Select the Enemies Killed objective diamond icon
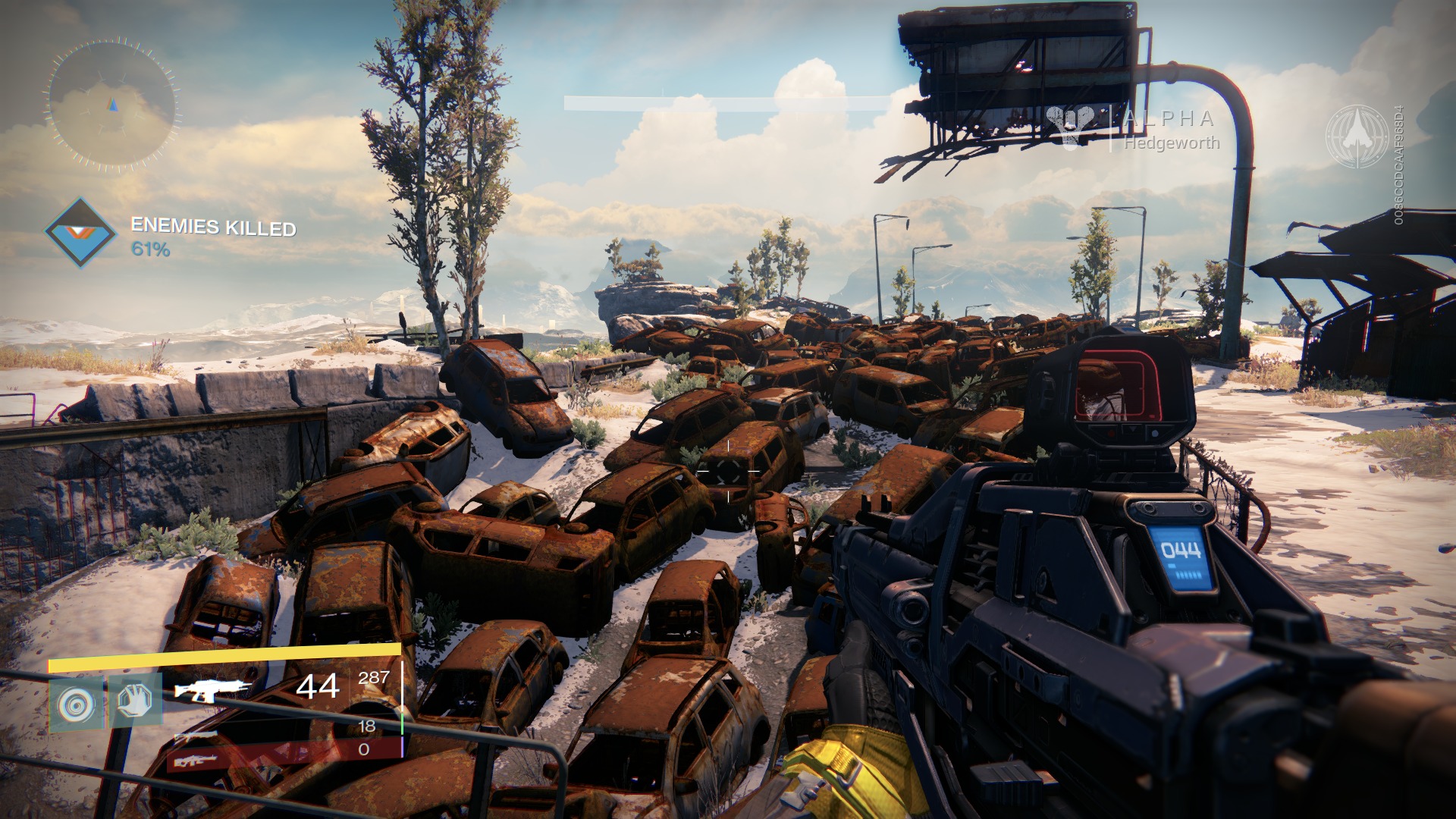1456x819 pixels. [x=80, y=233]
